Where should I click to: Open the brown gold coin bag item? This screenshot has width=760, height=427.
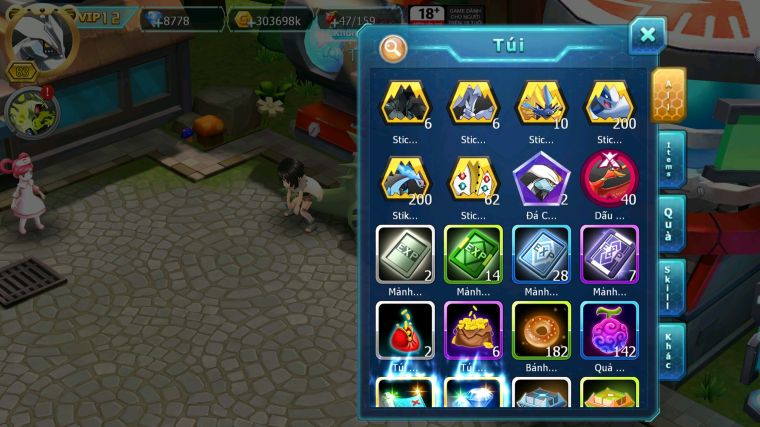473,329
